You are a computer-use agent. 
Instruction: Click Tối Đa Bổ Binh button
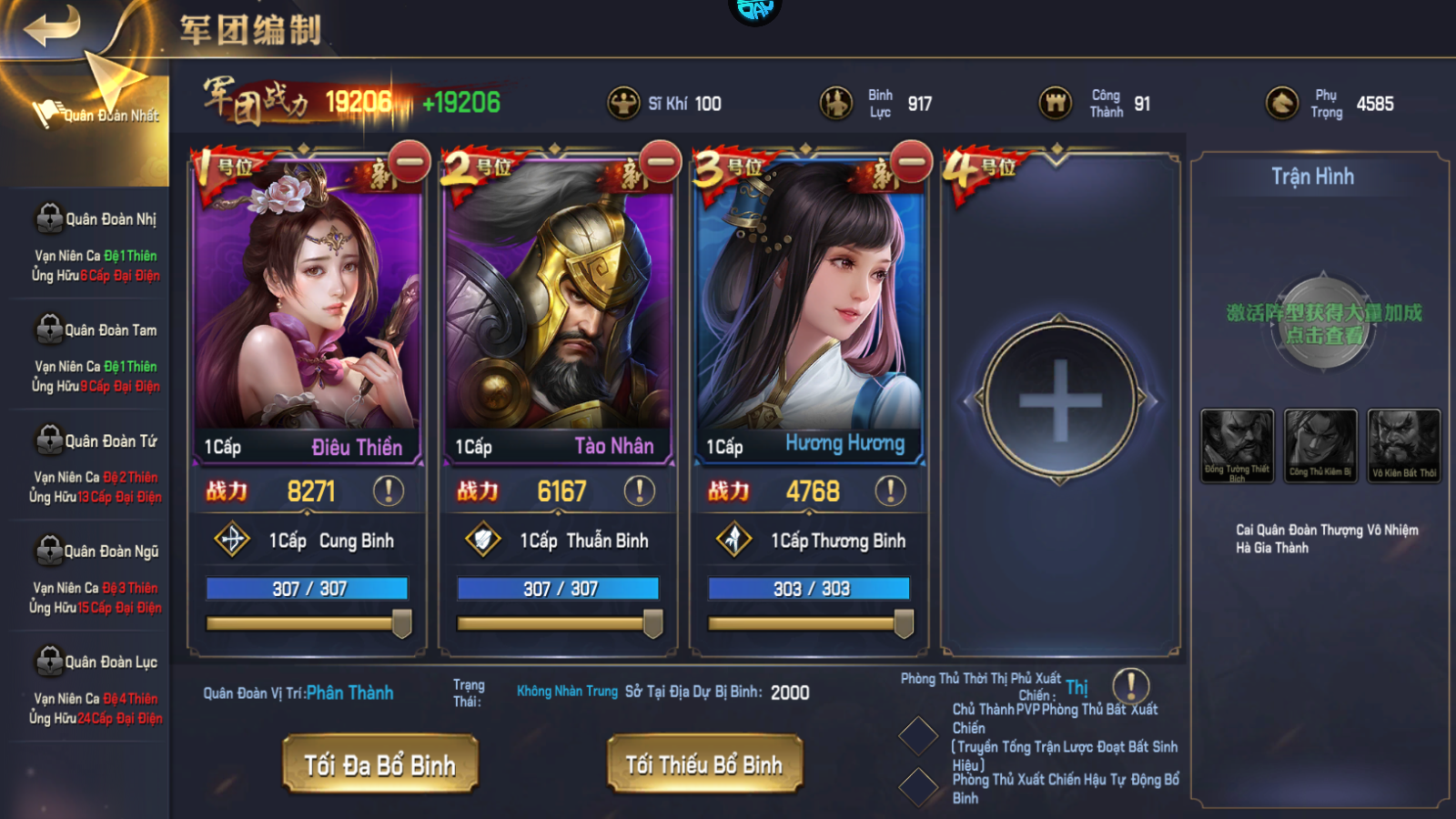(x=379, y=764)
